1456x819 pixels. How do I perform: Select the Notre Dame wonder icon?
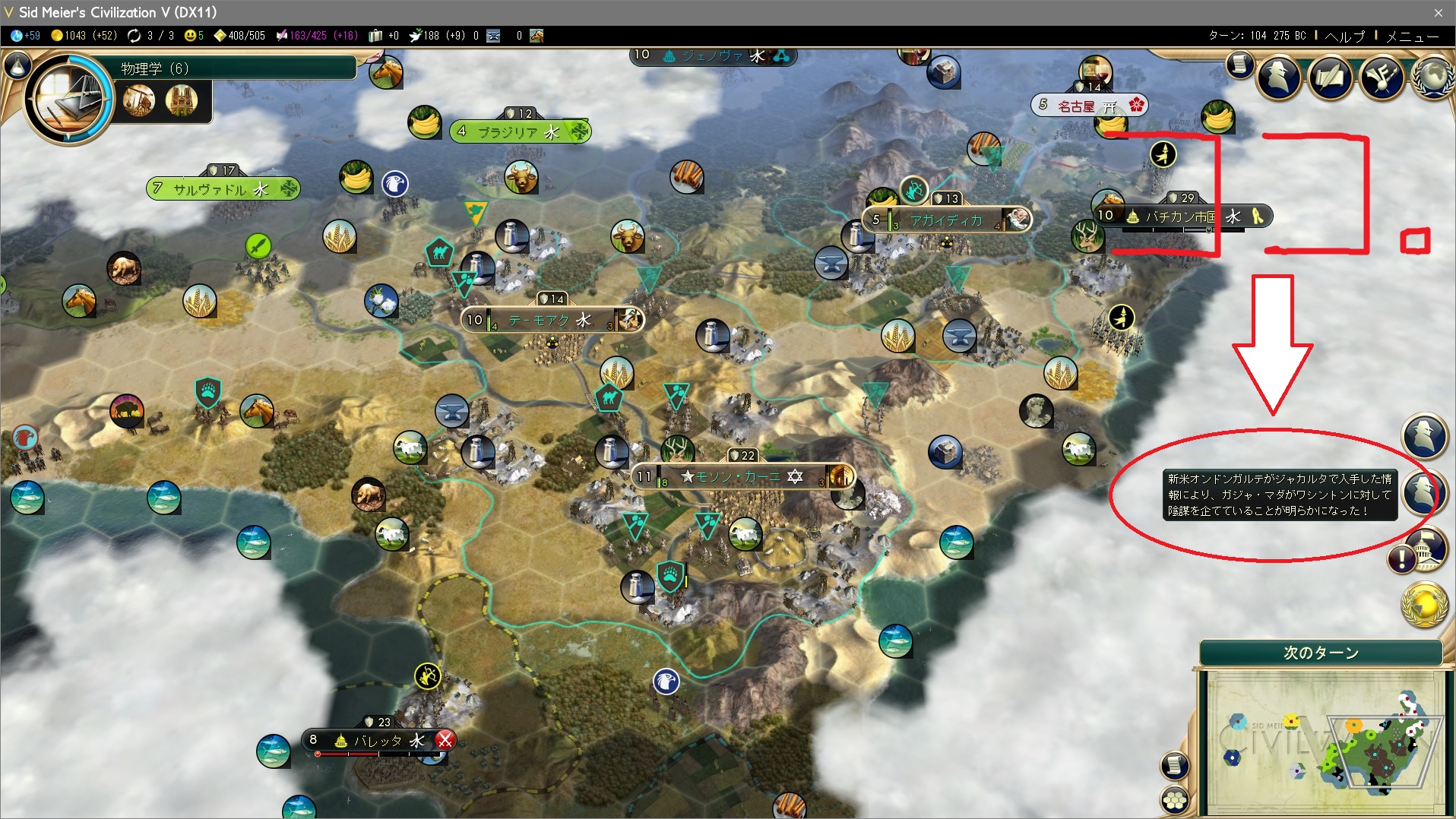click(181, 100)
